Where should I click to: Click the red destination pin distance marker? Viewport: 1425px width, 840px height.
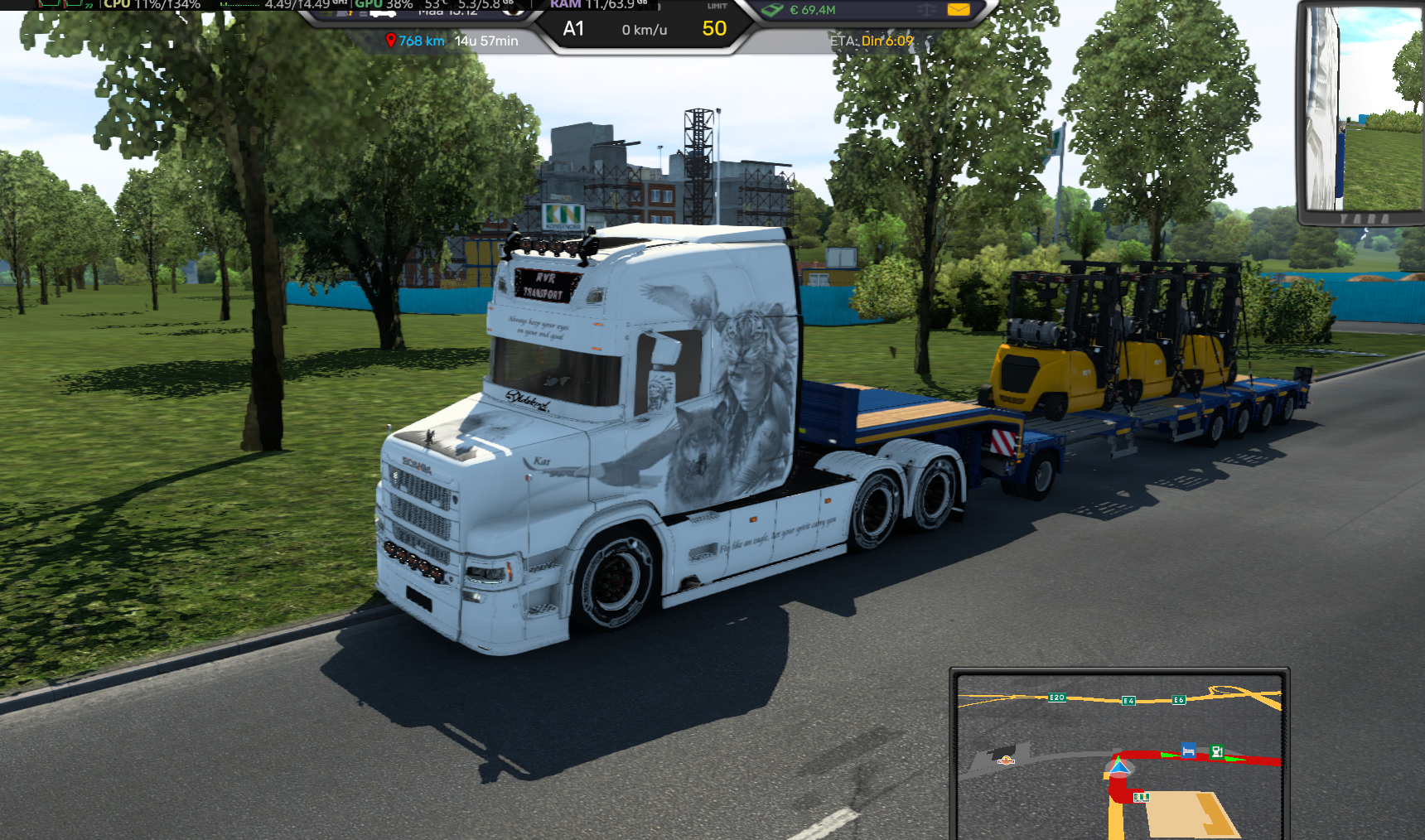390,41
